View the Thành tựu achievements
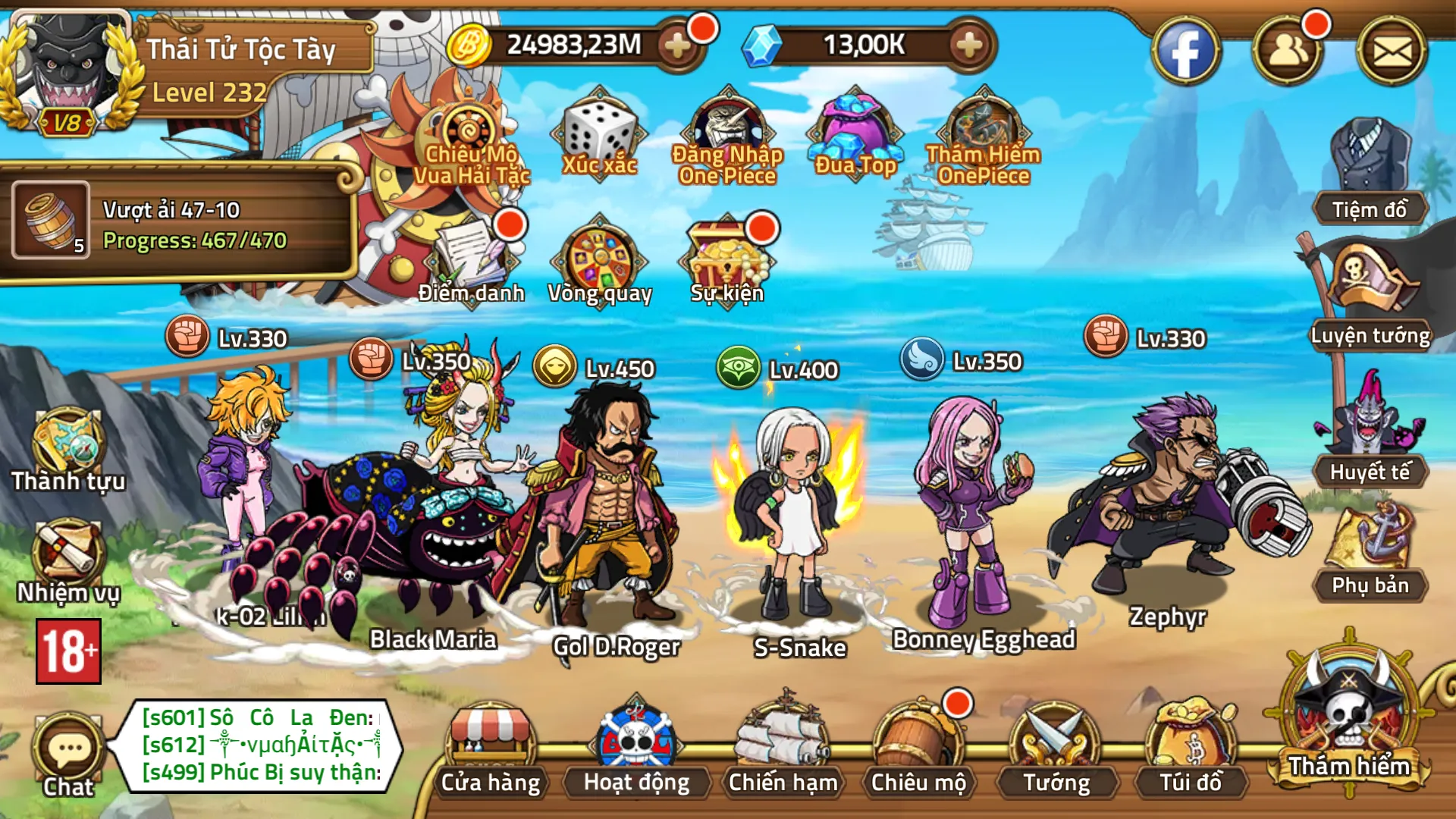 pyautogui.click(x=68, y=449)
